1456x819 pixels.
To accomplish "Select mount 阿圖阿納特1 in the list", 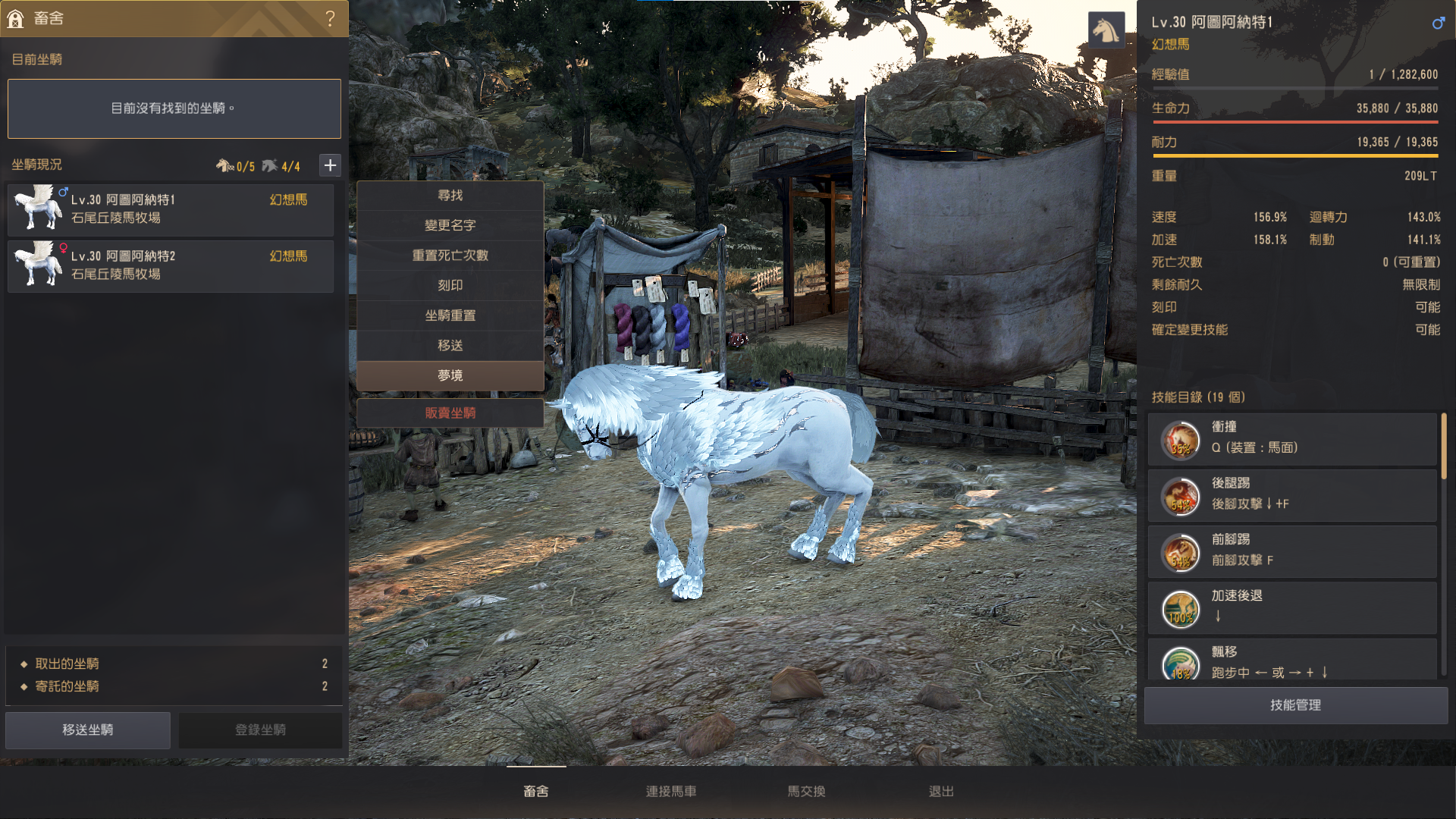I will coord(171,209).
